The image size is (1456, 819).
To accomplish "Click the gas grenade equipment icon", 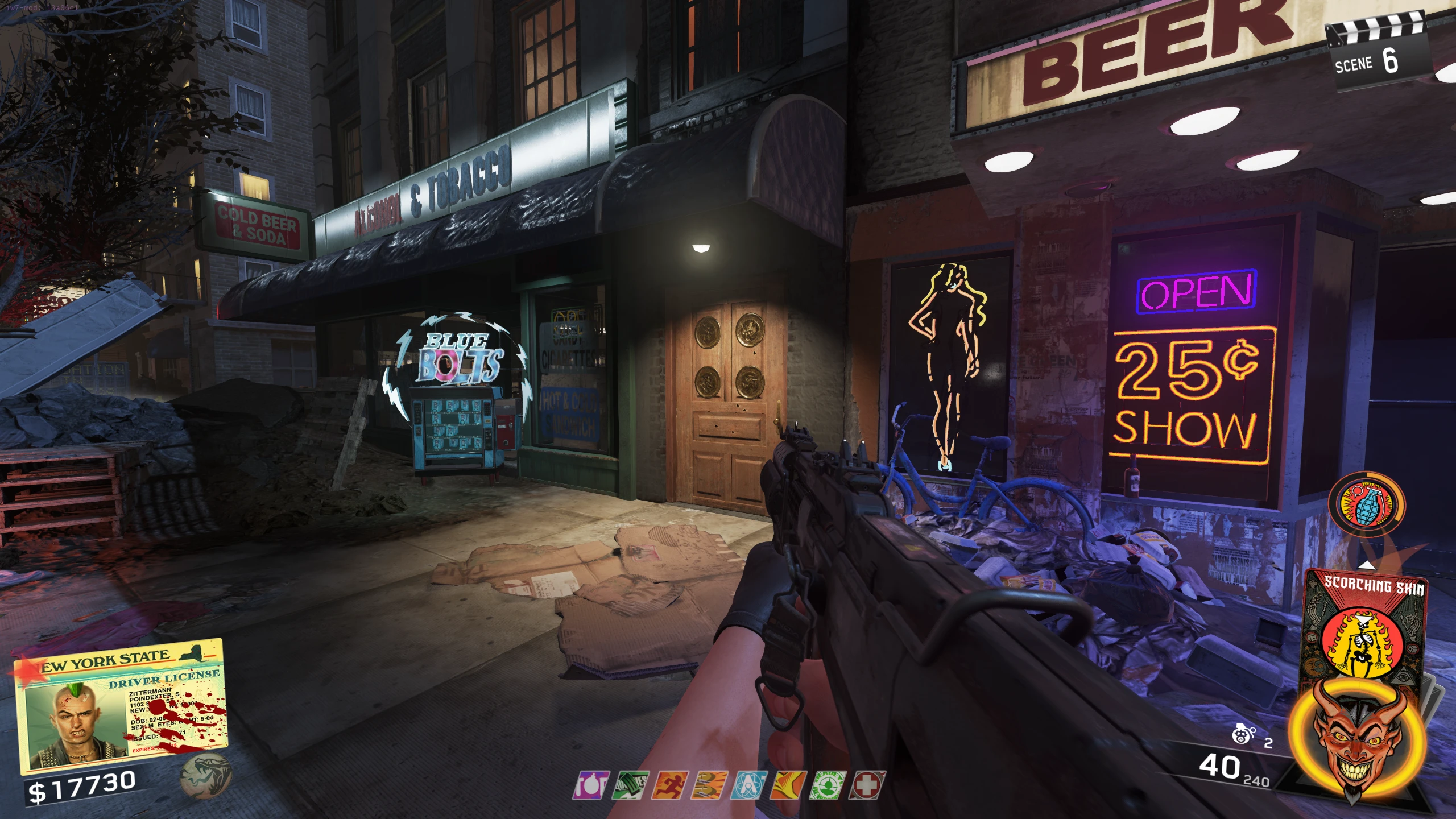I will pos(1244,736).
